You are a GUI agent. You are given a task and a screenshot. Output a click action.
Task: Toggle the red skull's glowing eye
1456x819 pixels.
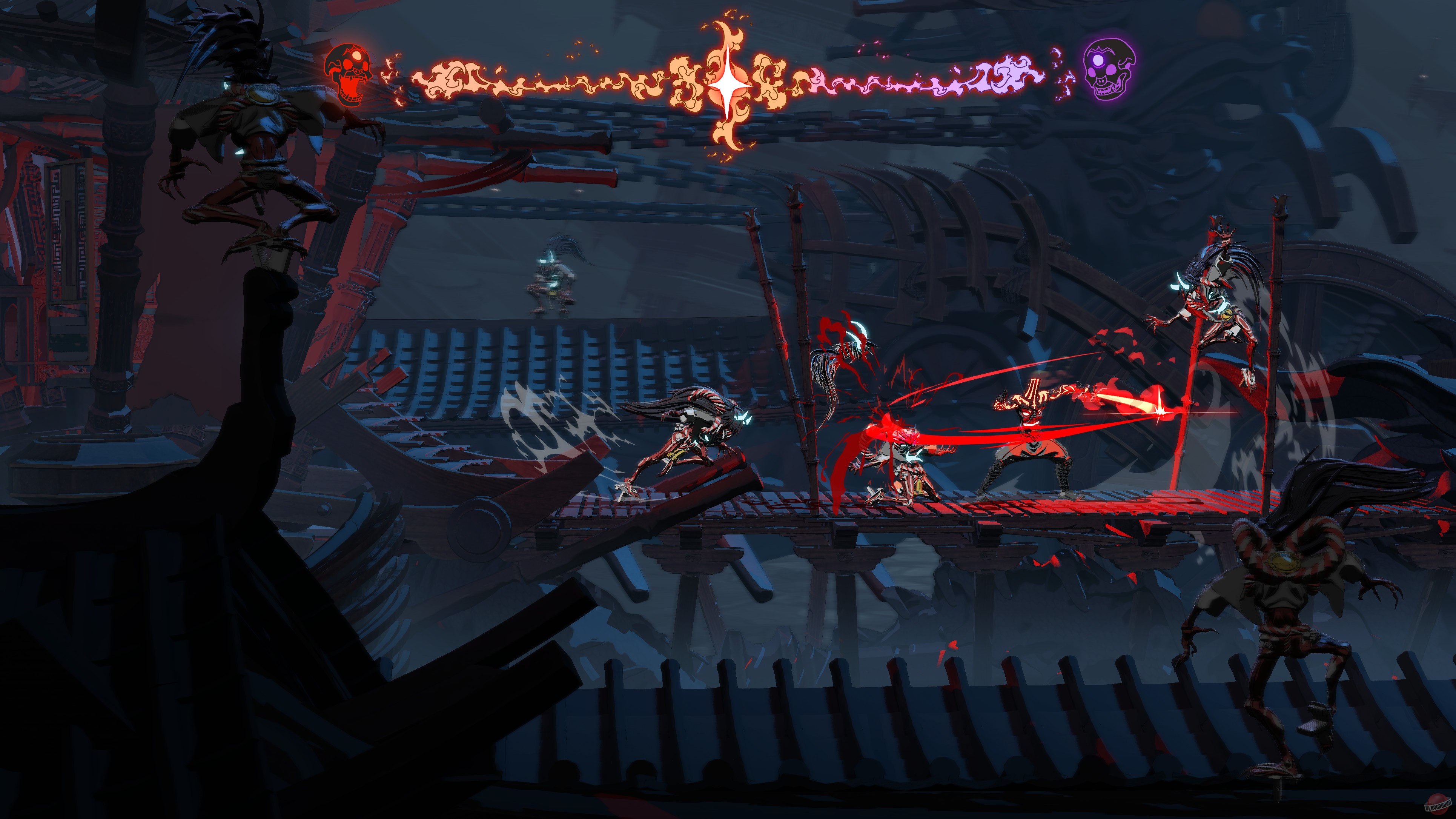click(x=357, y=55)
